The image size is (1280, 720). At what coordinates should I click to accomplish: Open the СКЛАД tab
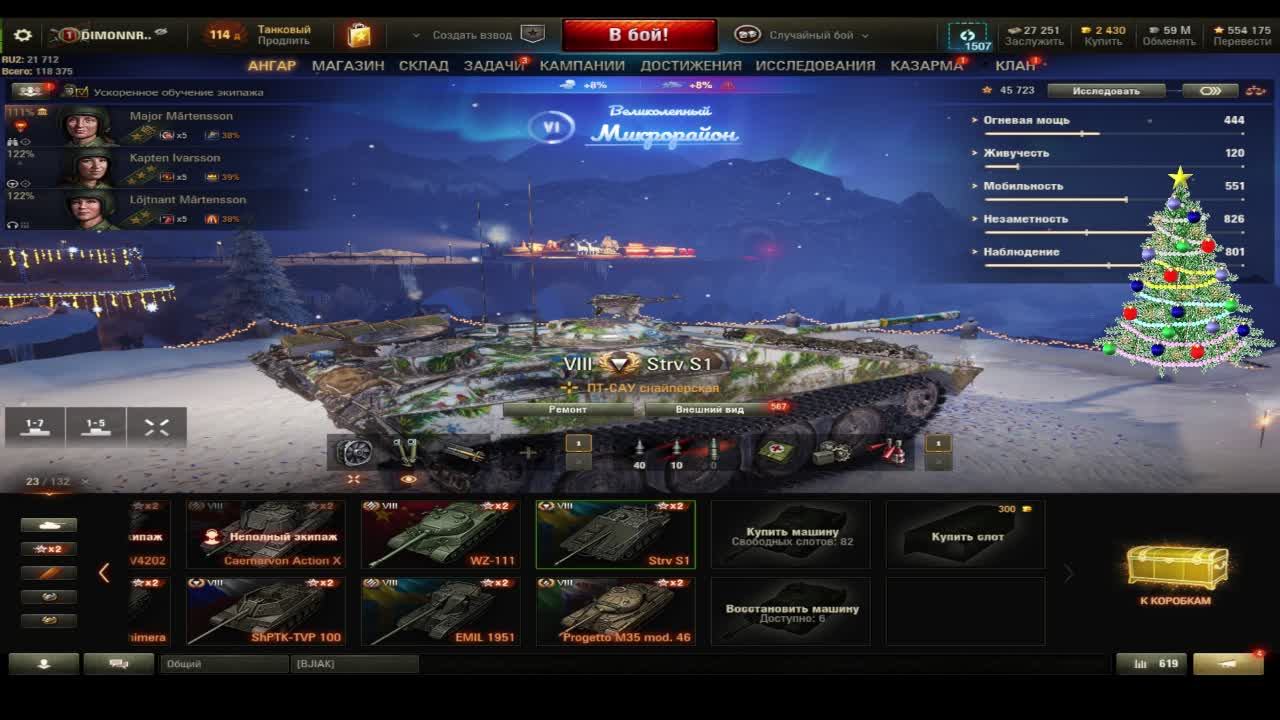(424, 65)
